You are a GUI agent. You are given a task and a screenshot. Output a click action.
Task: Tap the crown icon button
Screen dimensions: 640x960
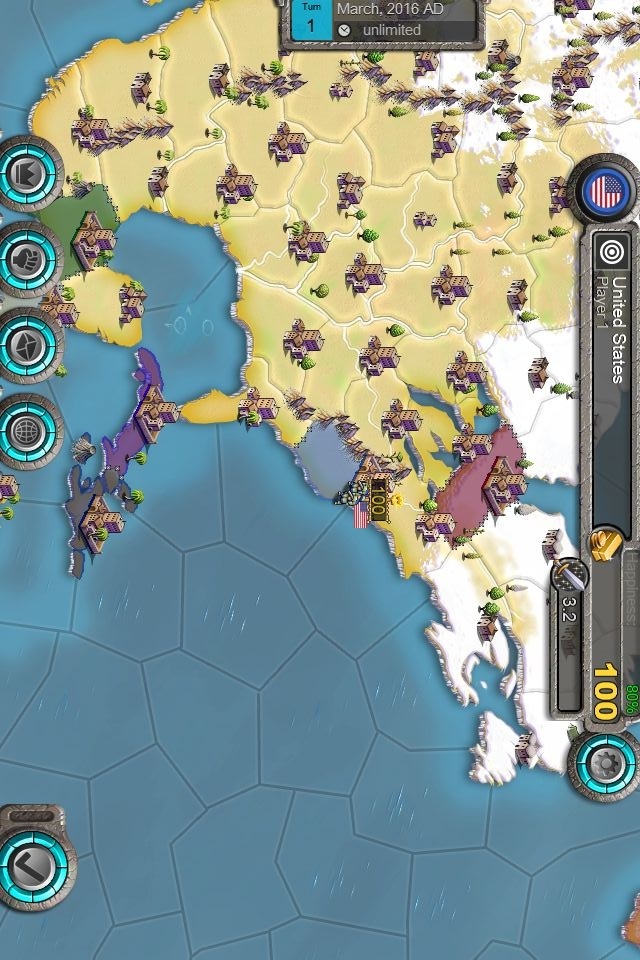27,172
